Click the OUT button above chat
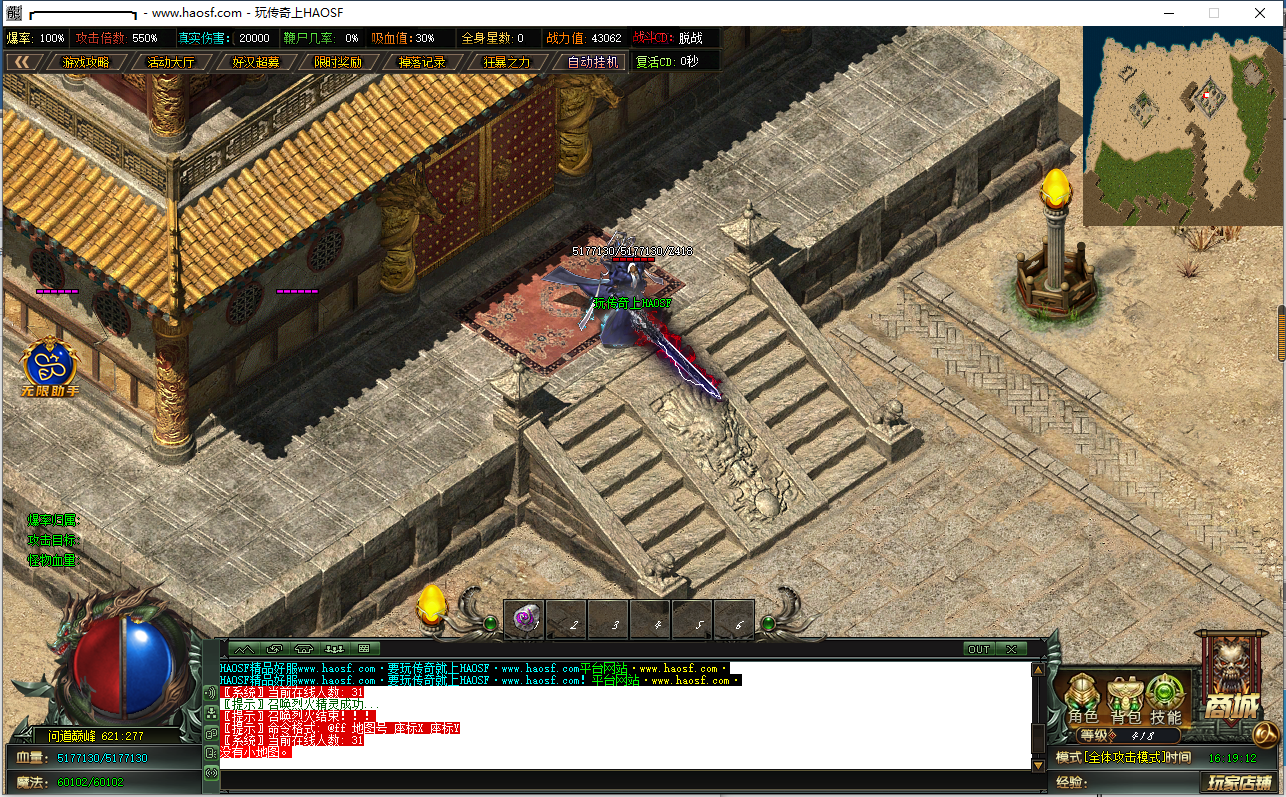The height and width of the screenshot is (797, 1286). pyautogui.click(x=978, y=649)
